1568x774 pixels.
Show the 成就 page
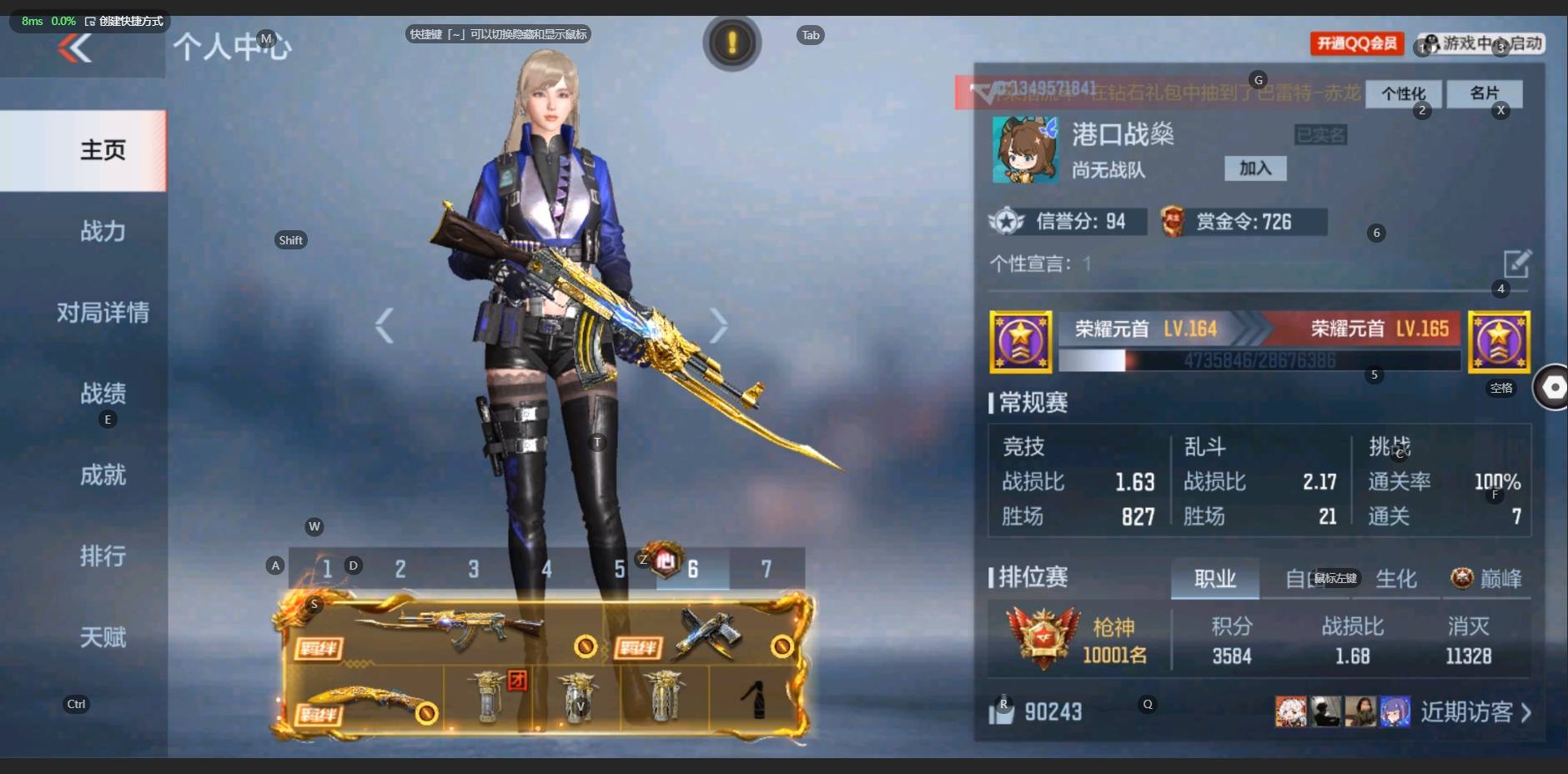tap(103, 475)
